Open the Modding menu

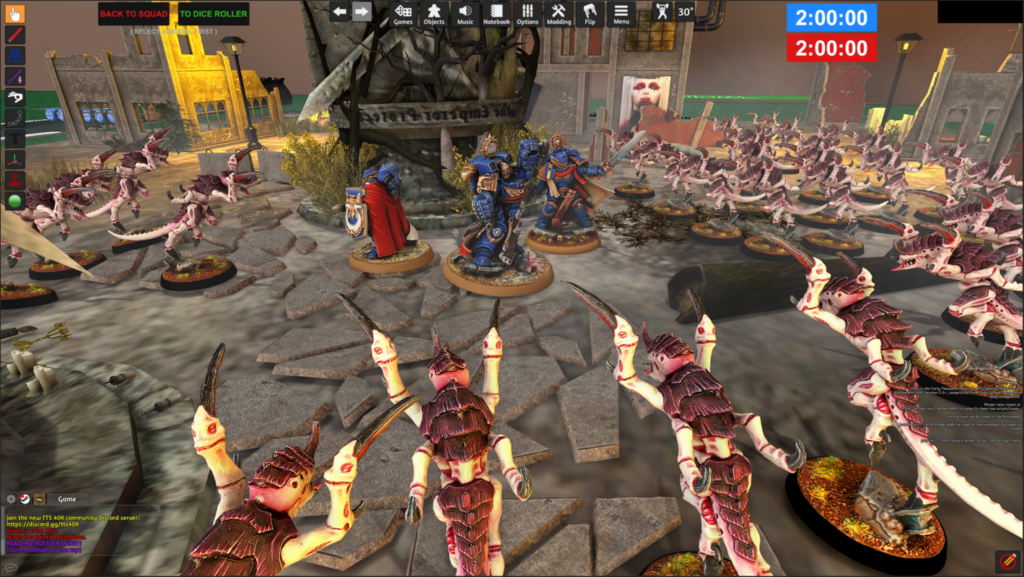pos(558,13)
